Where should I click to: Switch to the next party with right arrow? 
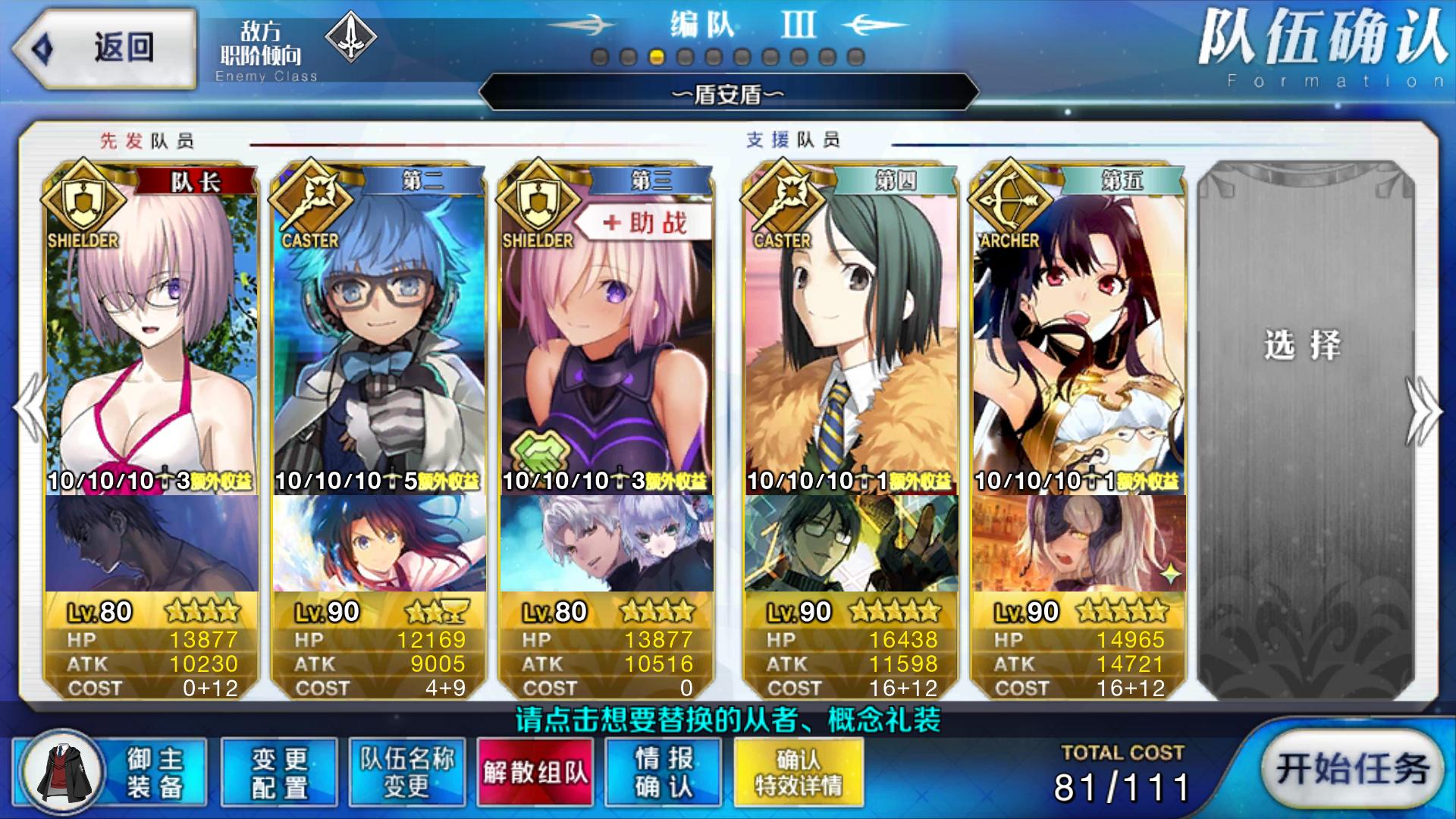1424,409
